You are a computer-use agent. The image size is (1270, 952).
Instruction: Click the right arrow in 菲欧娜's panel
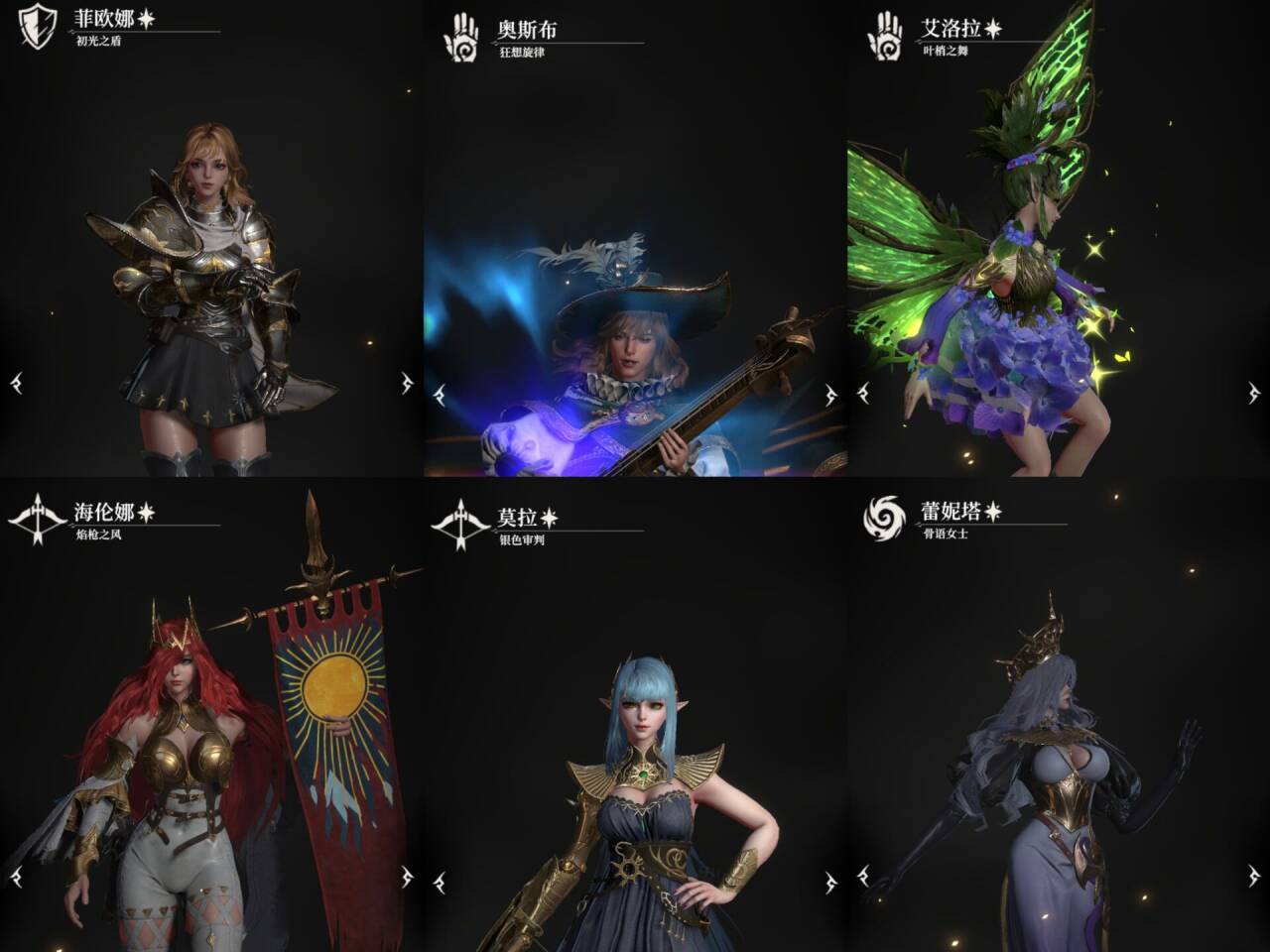click(x=407, y=383)
